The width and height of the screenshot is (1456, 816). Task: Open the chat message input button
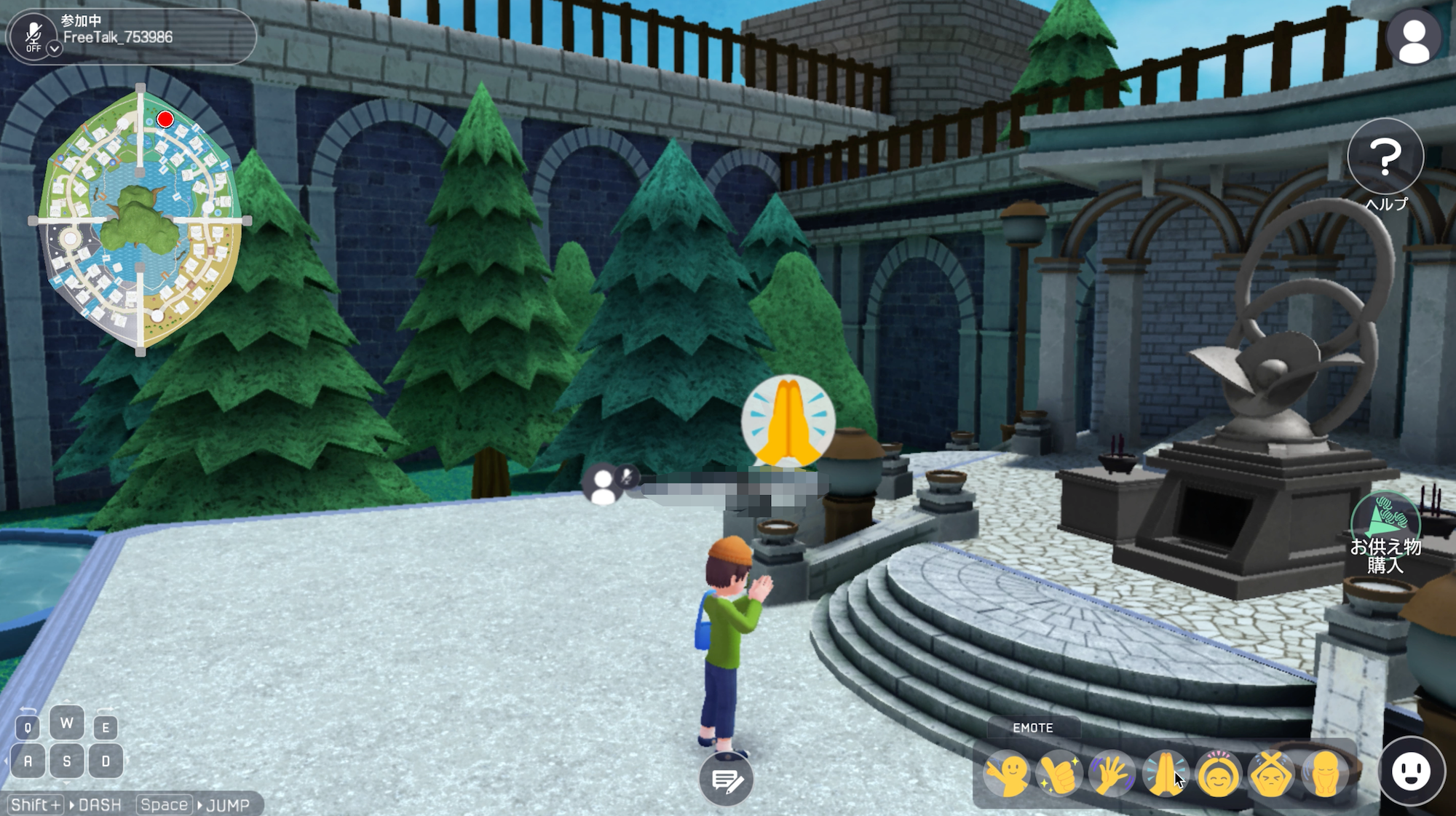pyautogui.click(x=726, y=781)
